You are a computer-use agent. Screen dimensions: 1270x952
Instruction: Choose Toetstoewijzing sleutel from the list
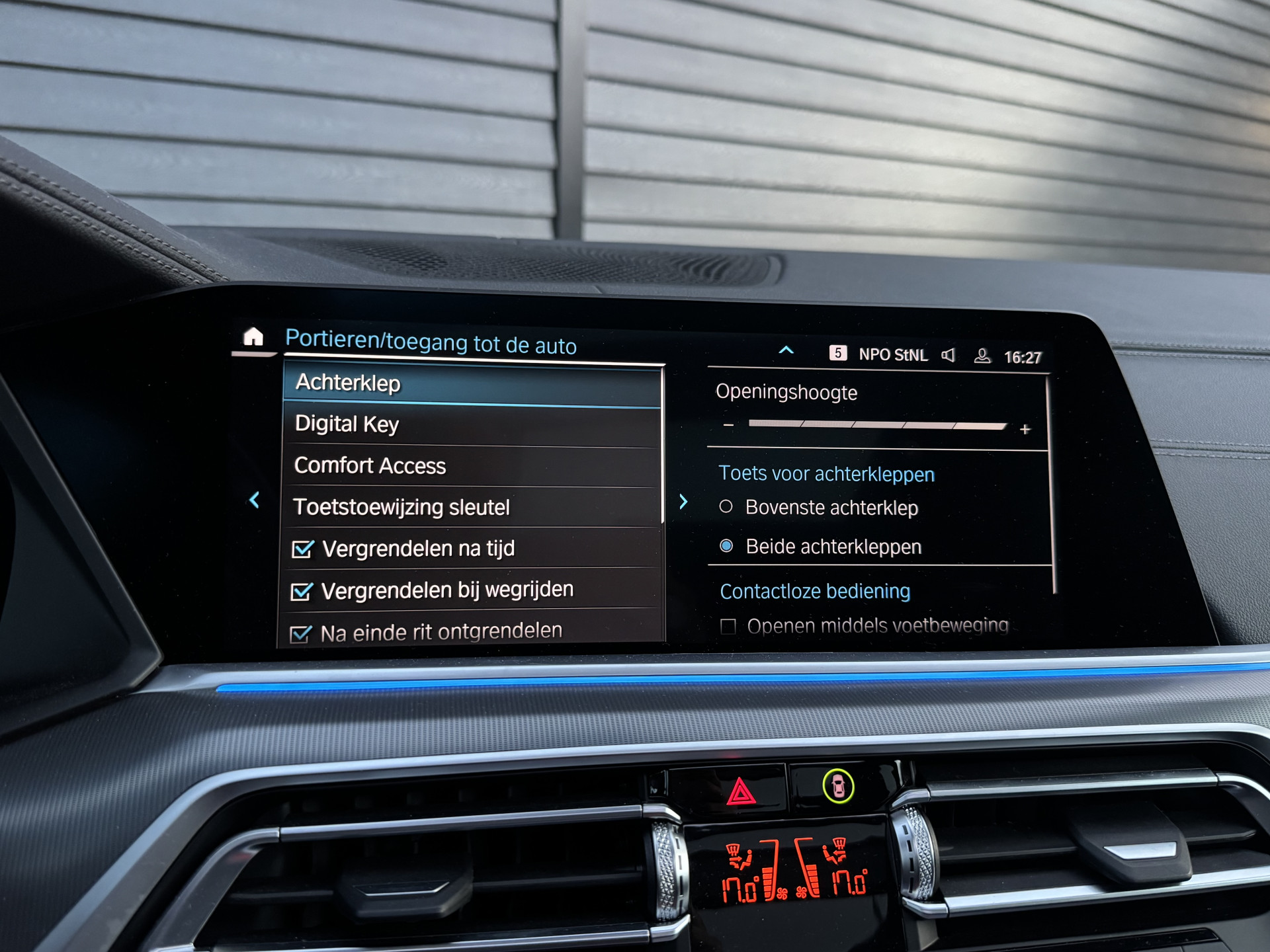tap(472, 507)
